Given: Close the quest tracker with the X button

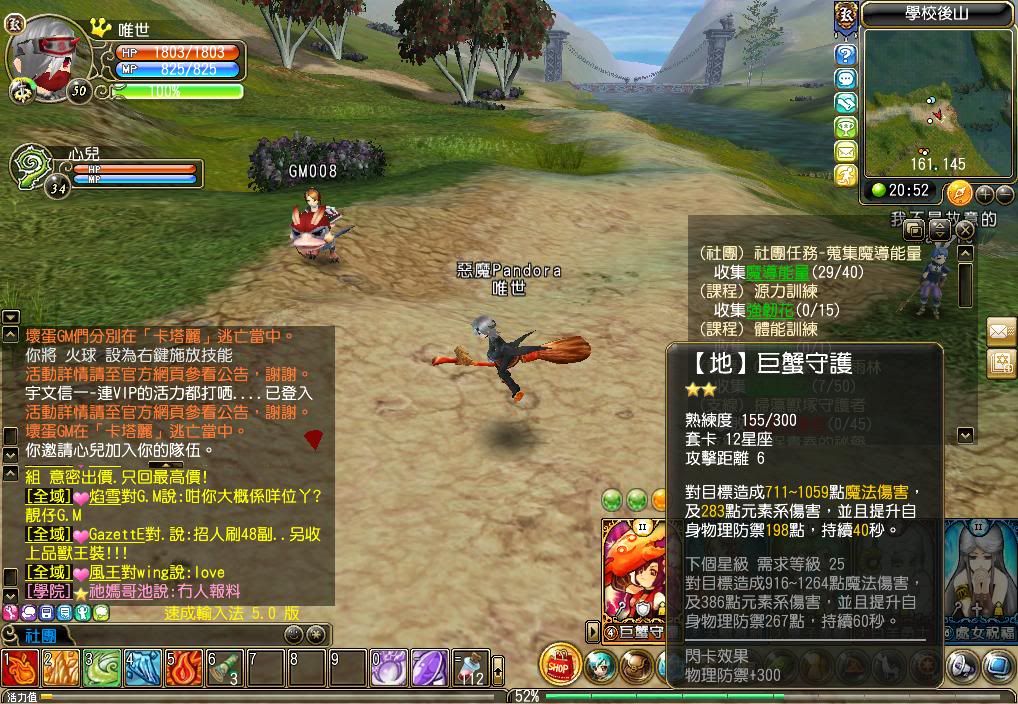Looking at the screenshot, I should point(965,230).
